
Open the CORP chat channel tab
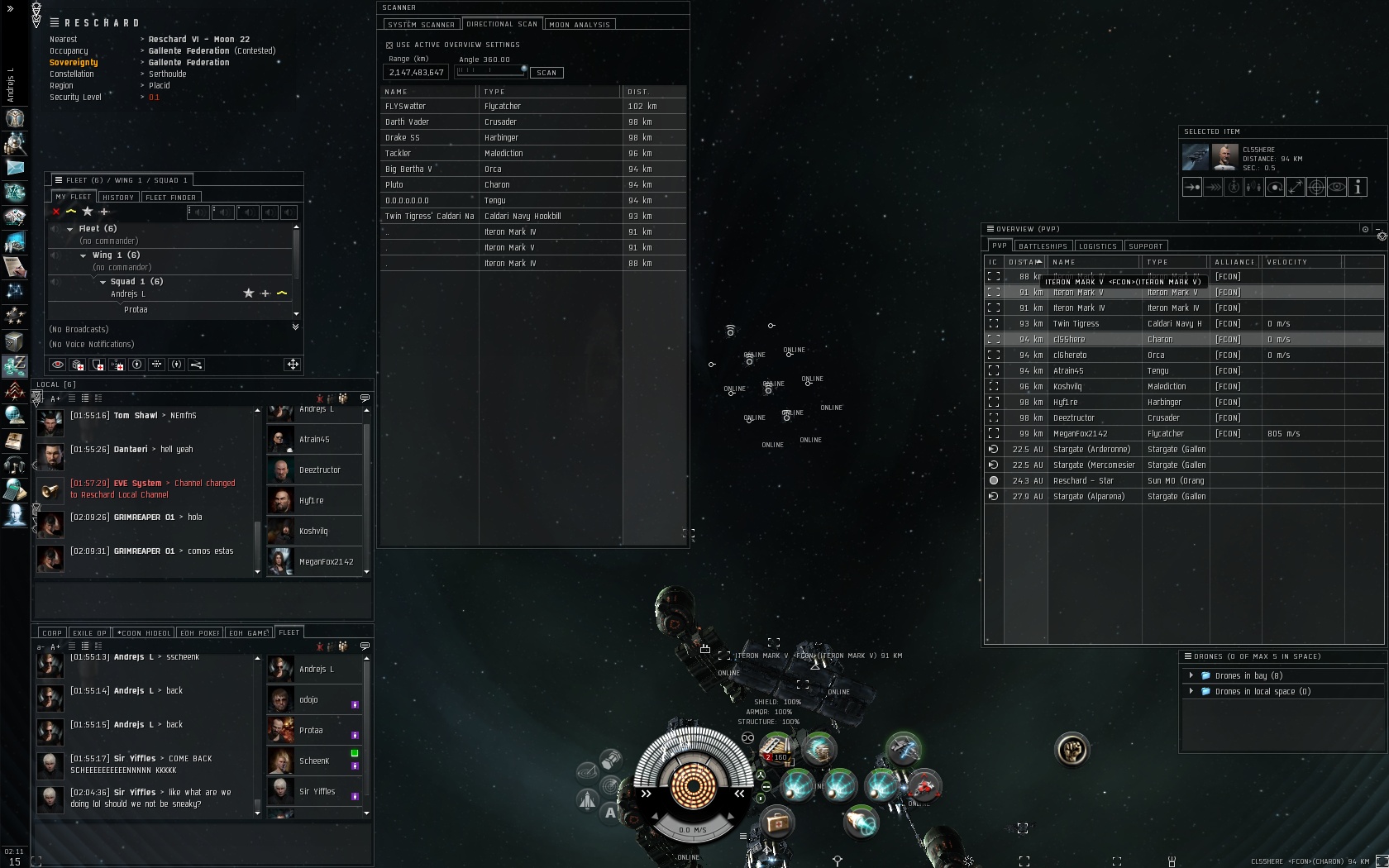point(52,633)
